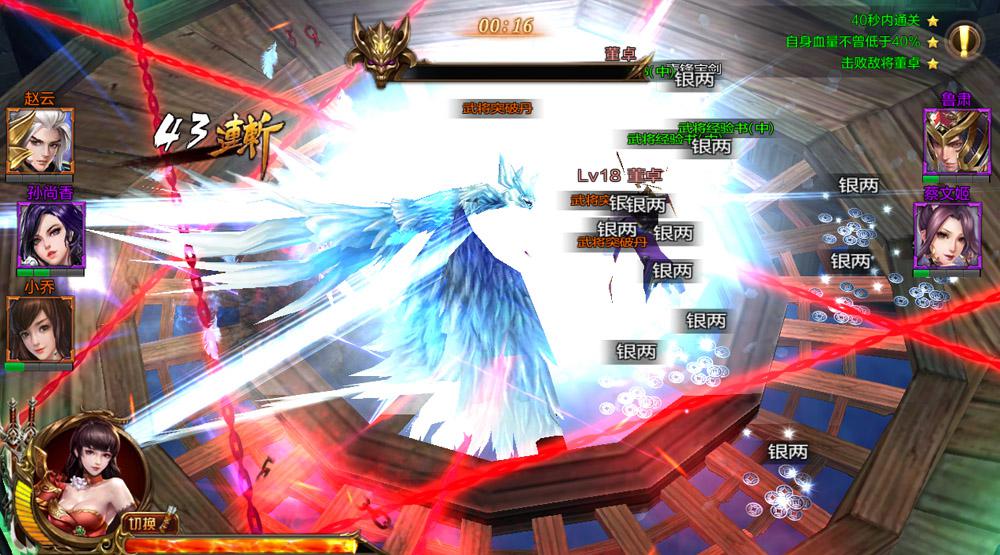Image resolution: width=1000 pixels, height=555 pixels.
Task: Choose Sun Shangxiang (孙尚香) portrait
Action: [48, 235]
